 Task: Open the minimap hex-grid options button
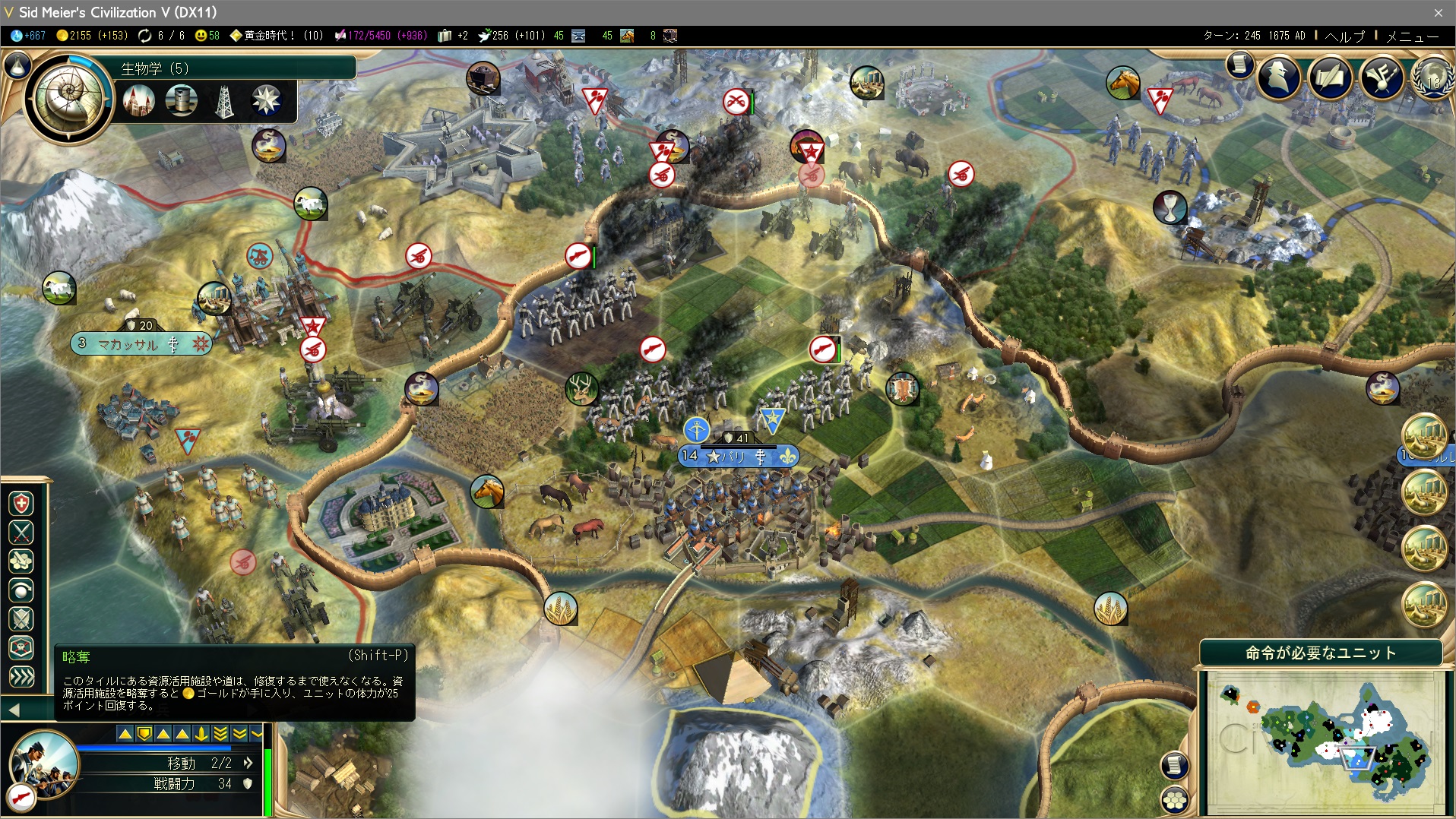(x=1175, y=799)
